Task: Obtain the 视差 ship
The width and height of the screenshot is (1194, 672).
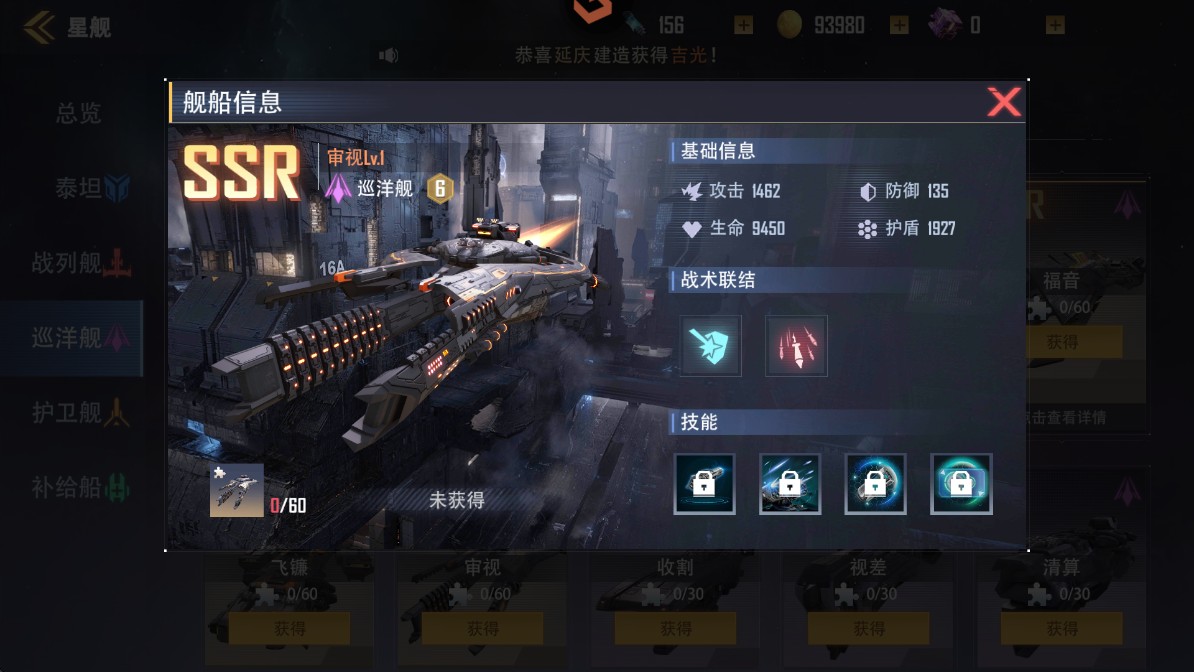Action: [869, 629]
